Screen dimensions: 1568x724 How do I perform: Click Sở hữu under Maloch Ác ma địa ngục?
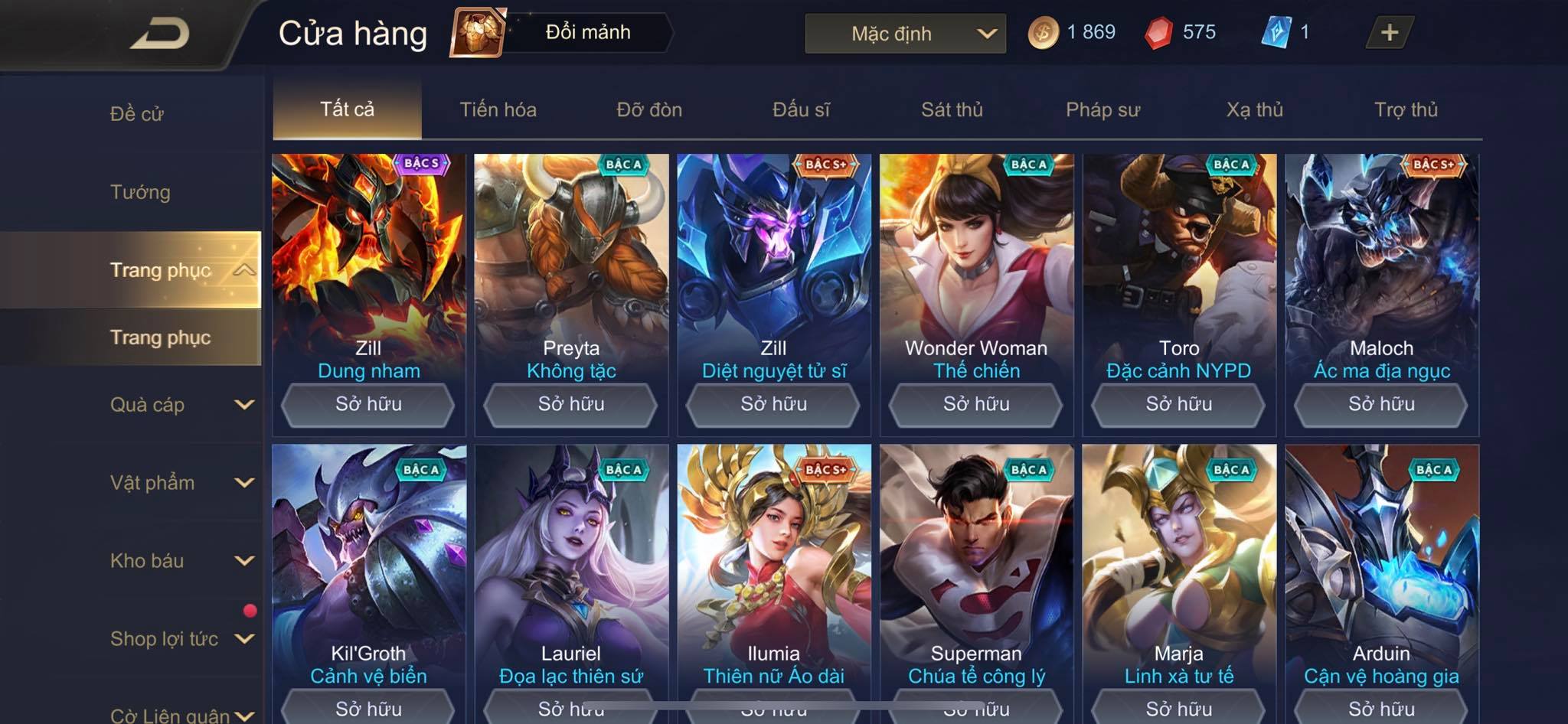(1381, 404)
